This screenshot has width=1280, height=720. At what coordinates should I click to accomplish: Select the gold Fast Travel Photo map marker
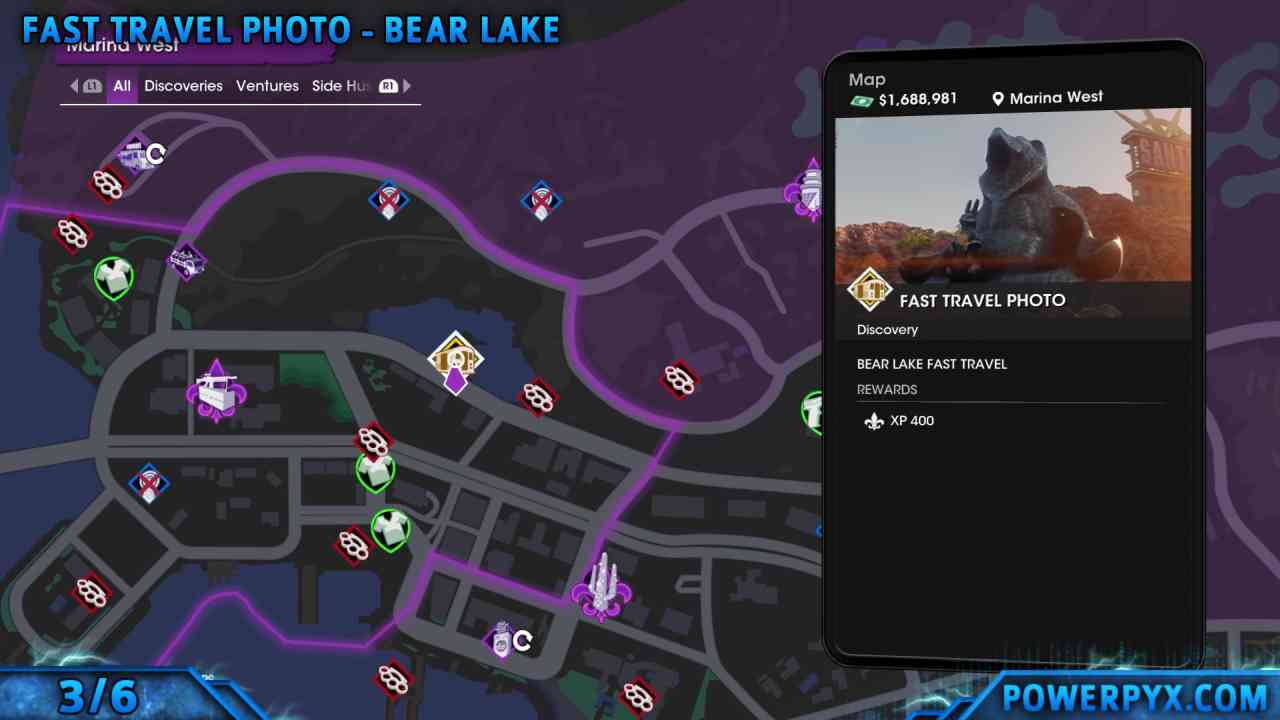point(456,359)
